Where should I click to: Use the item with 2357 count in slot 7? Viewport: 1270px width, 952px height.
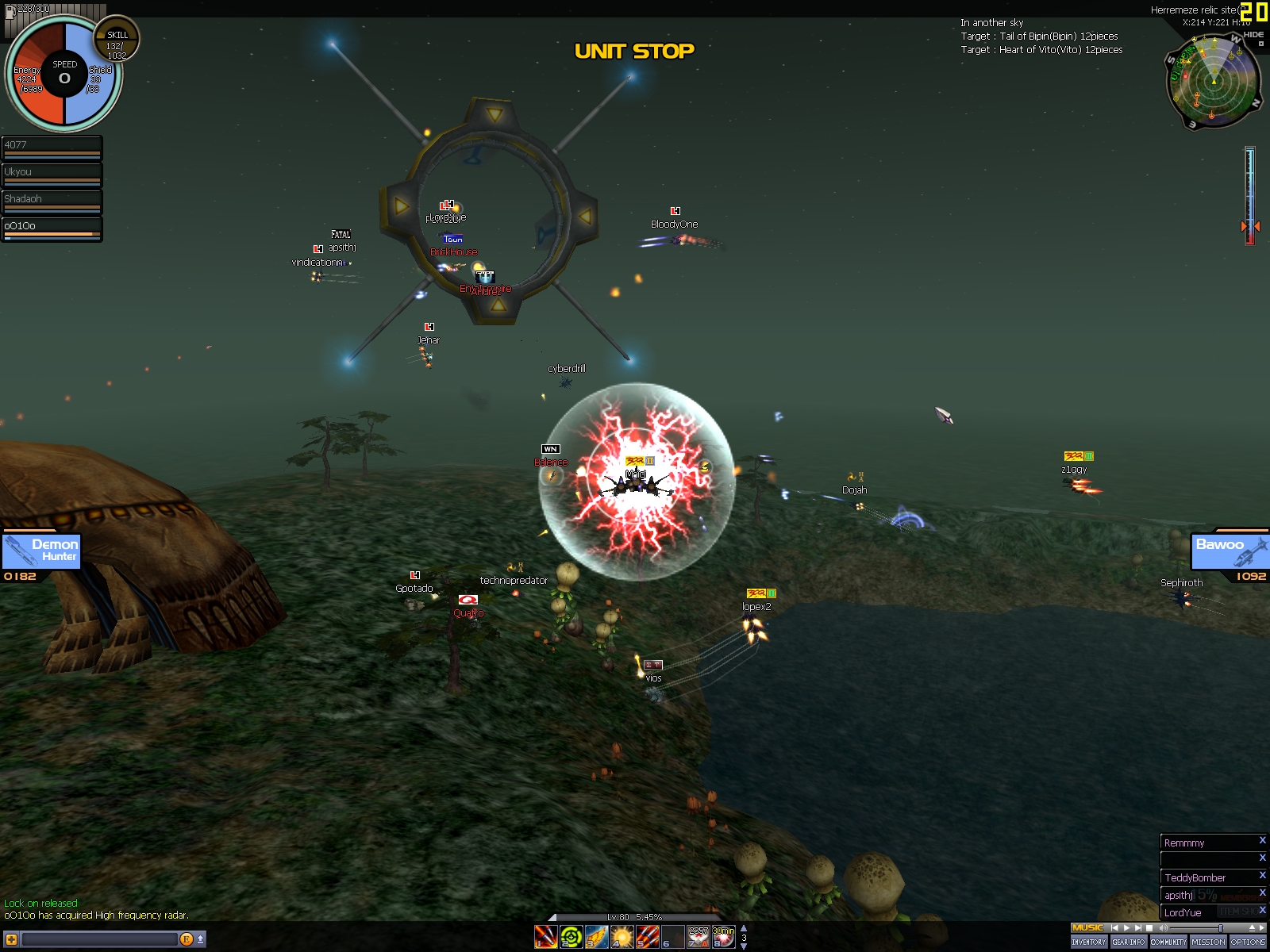coord(698,937)
